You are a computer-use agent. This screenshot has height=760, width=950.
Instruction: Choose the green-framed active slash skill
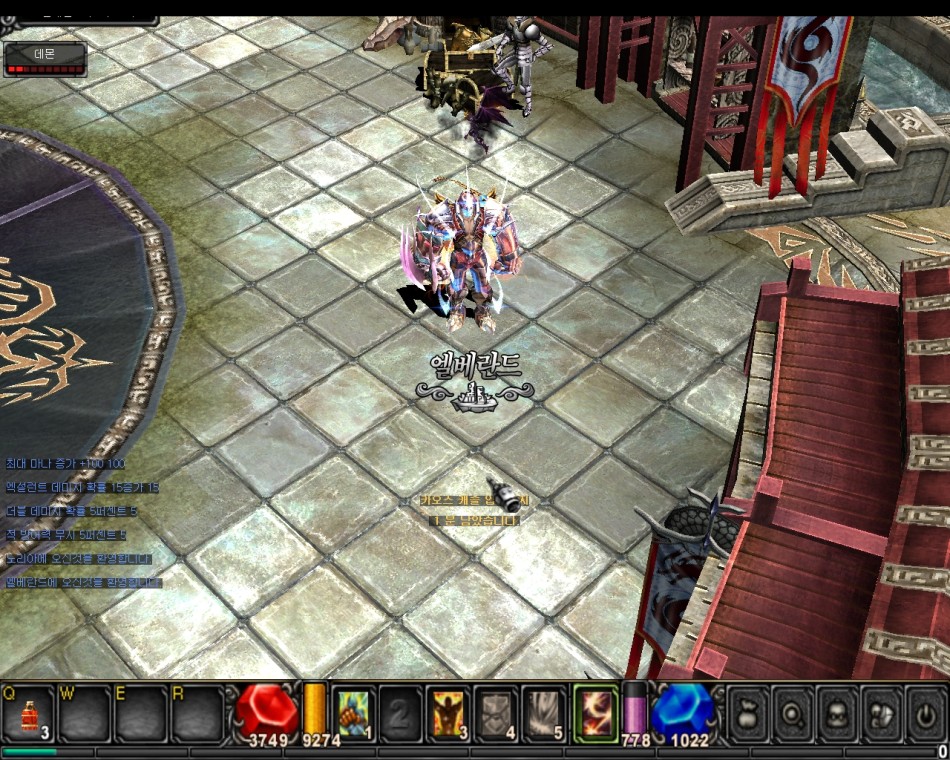click(596, 713)
